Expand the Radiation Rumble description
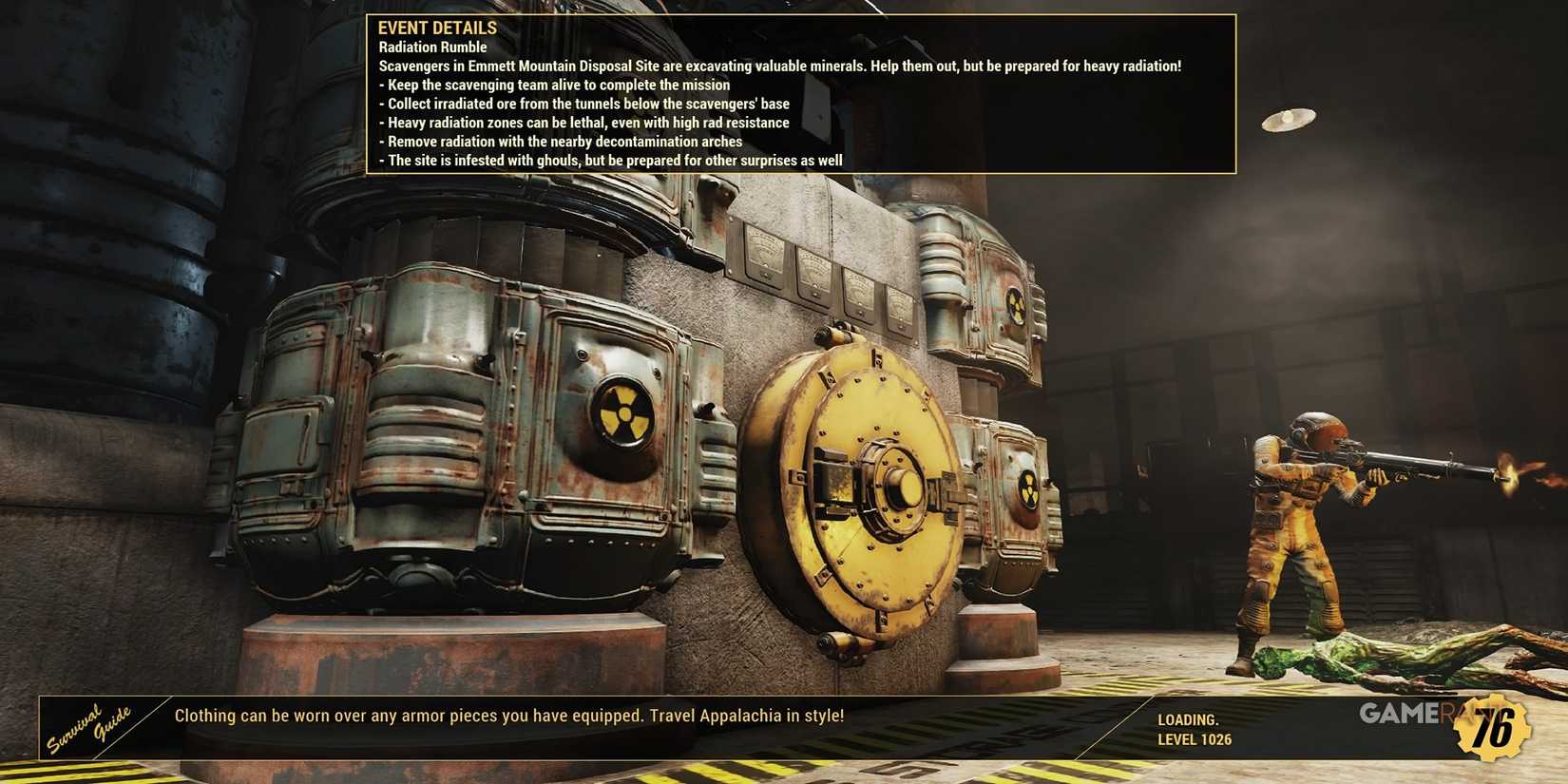The height and width of the screenshot is (784, 1568). [431, 47]
